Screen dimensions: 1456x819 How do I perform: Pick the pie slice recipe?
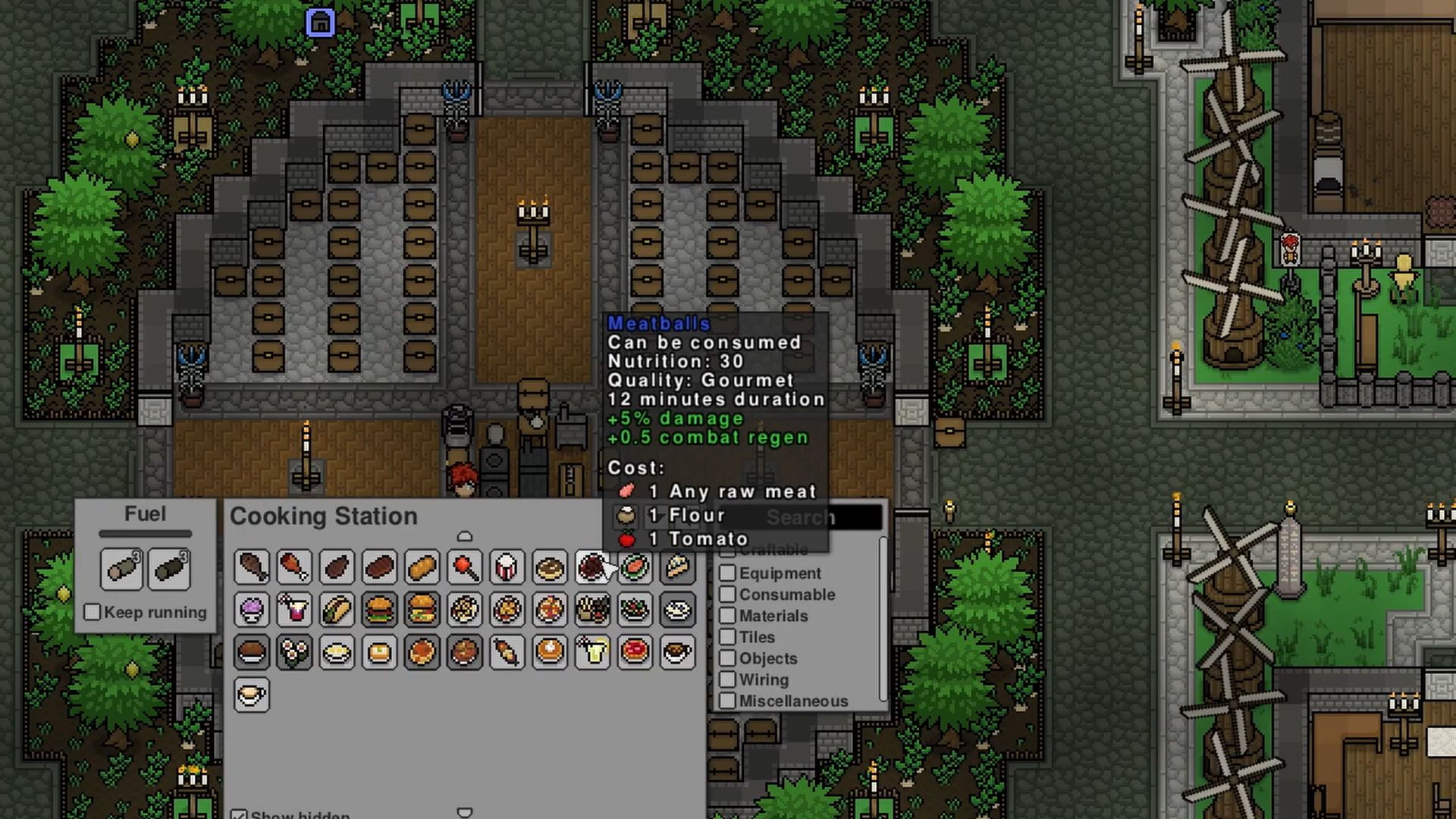point(676,567)
